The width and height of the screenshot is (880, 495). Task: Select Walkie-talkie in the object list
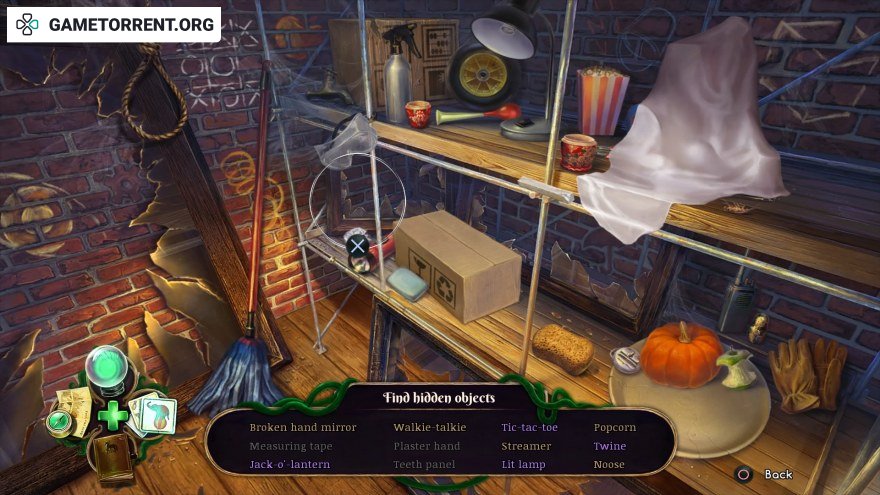432,427
